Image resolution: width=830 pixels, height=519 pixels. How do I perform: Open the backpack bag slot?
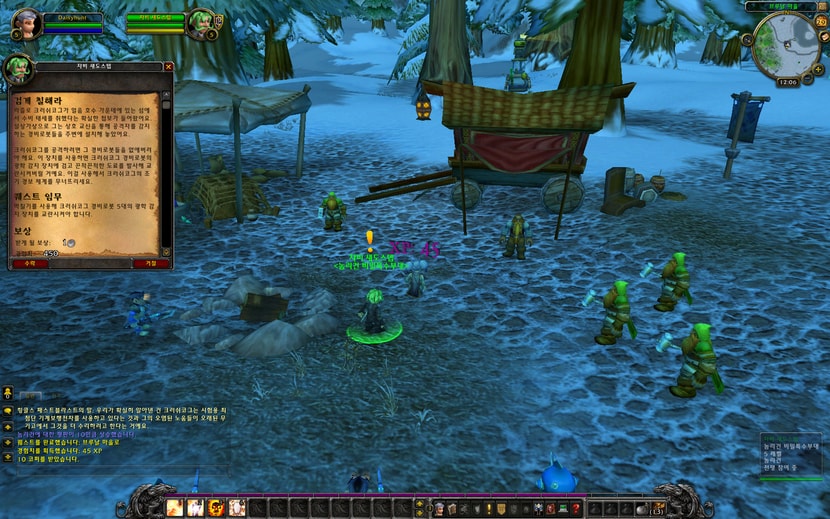pyautogui.click(x=657, y=508)
